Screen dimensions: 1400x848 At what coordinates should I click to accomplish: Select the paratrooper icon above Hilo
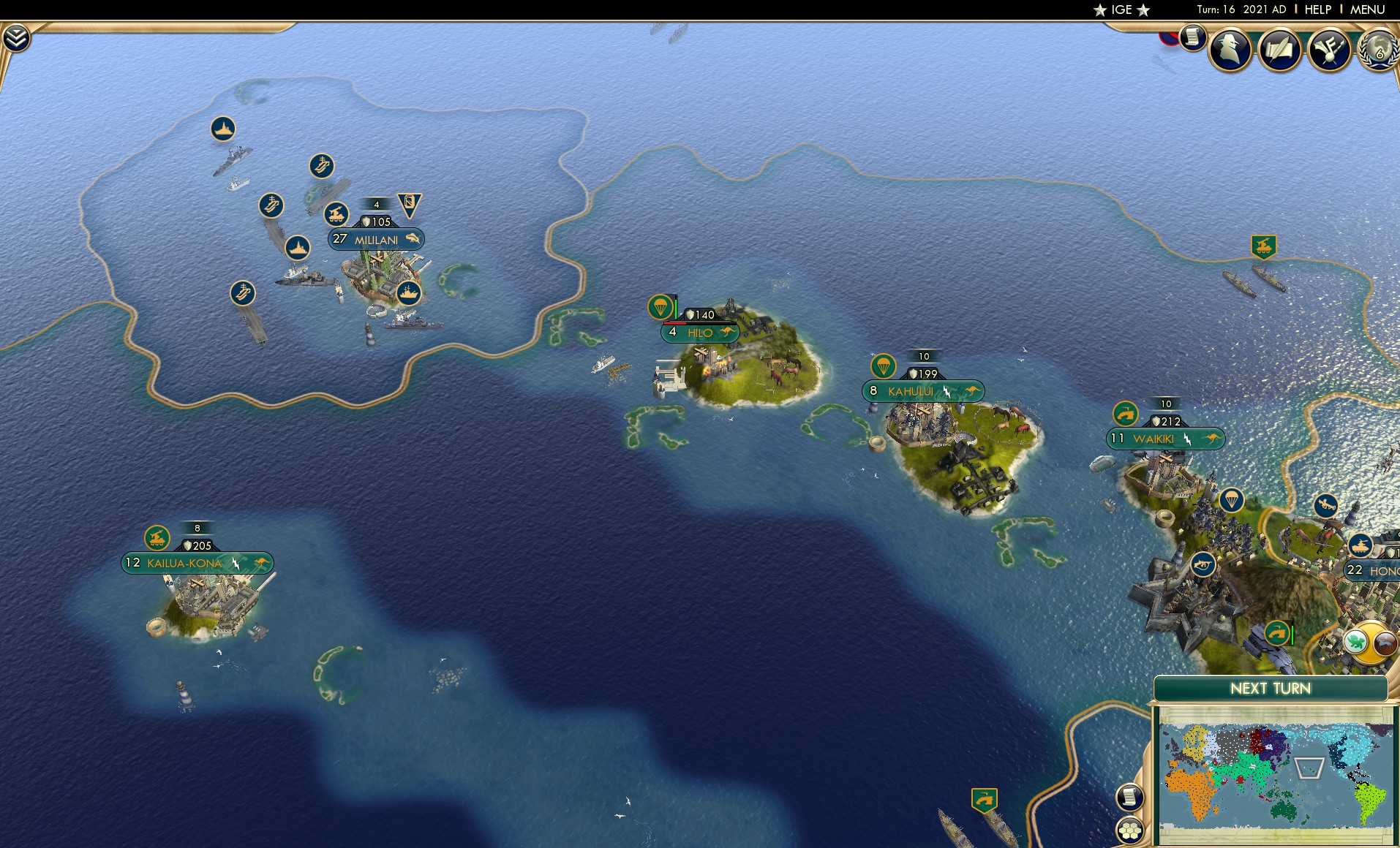click(661, 307)
